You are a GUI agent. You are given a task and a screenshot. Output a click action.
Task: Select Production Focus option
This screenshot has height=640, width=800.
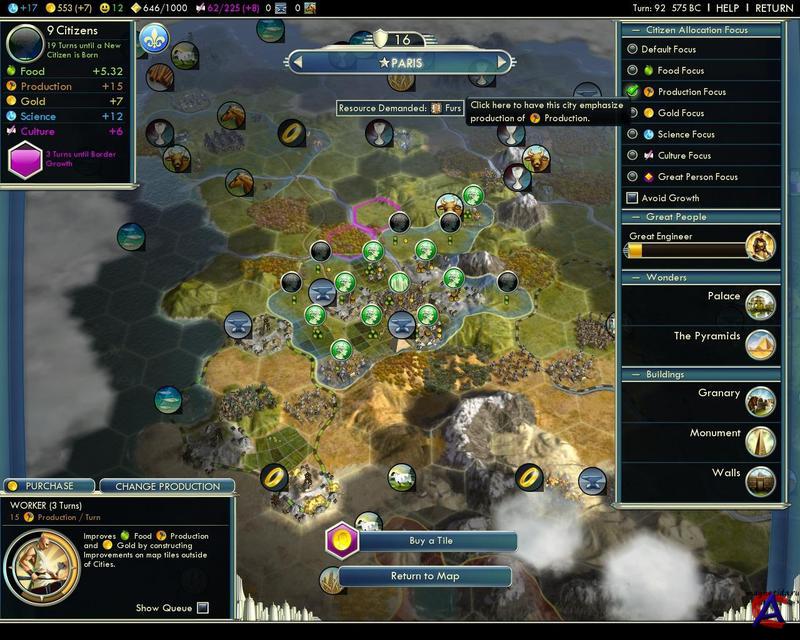pyautogui.click(x=632, y=92)
